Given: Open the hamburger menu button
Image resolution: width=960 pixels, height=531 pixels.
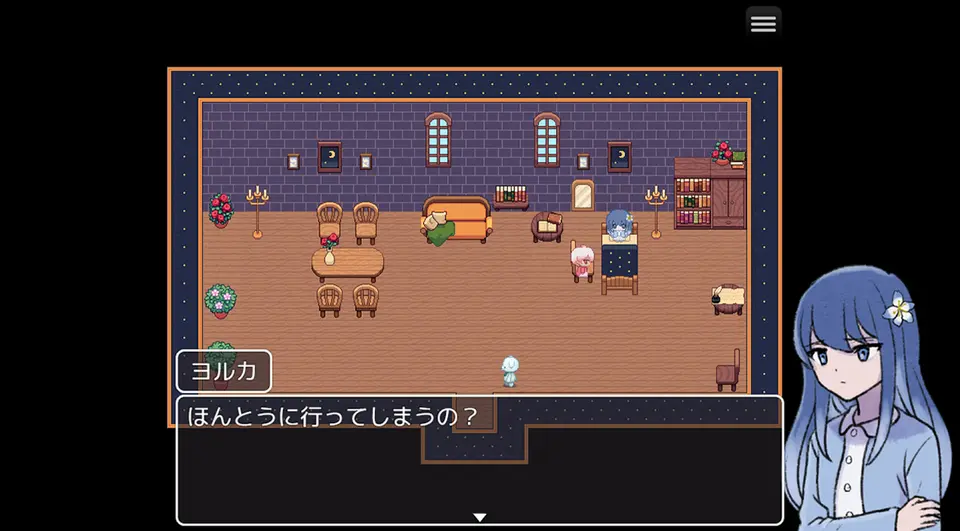Looking at the screenshot, I should click(x=763, y=24).
